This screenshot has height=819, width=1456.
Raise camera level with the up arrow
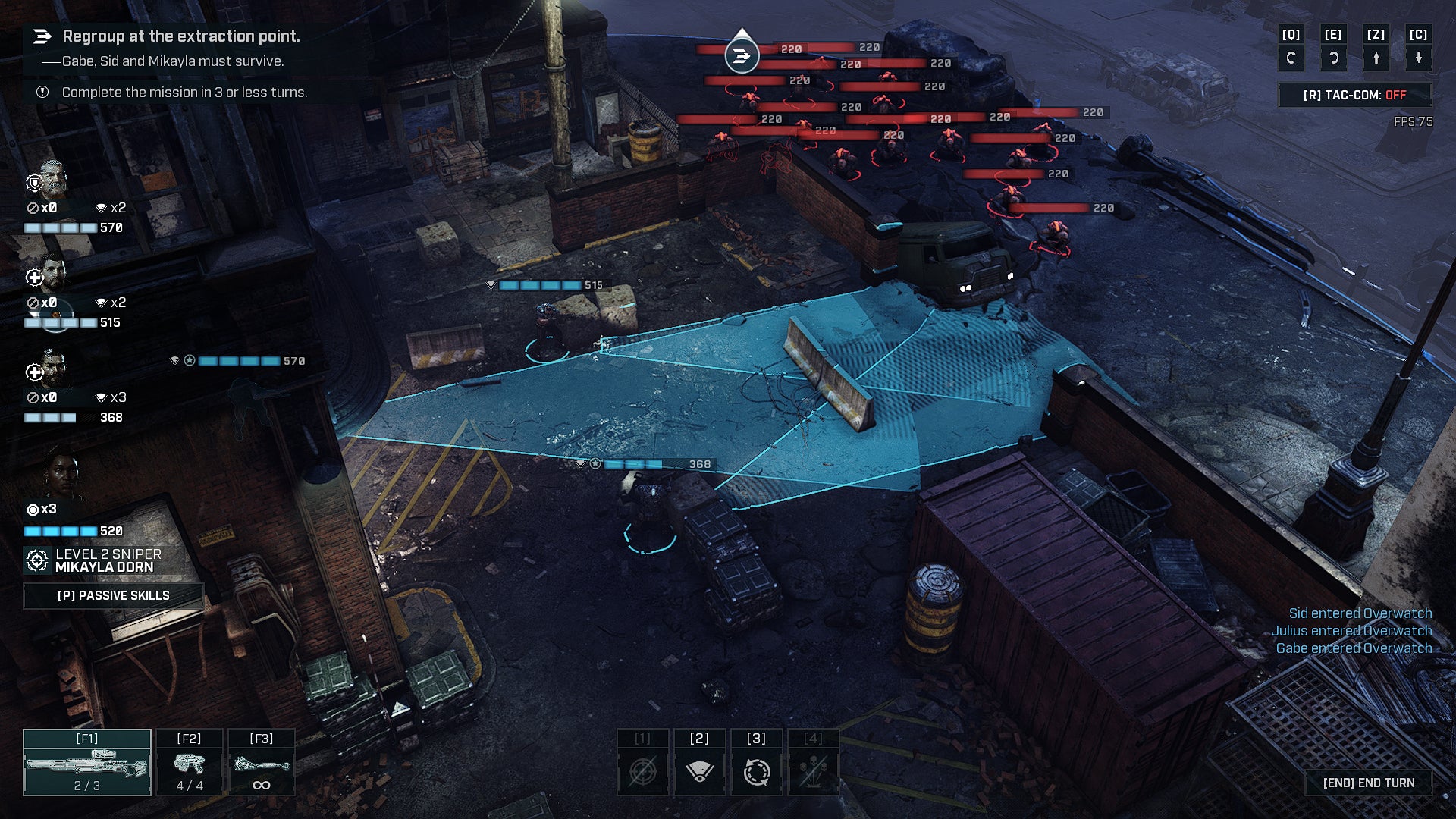[1376, 58]
